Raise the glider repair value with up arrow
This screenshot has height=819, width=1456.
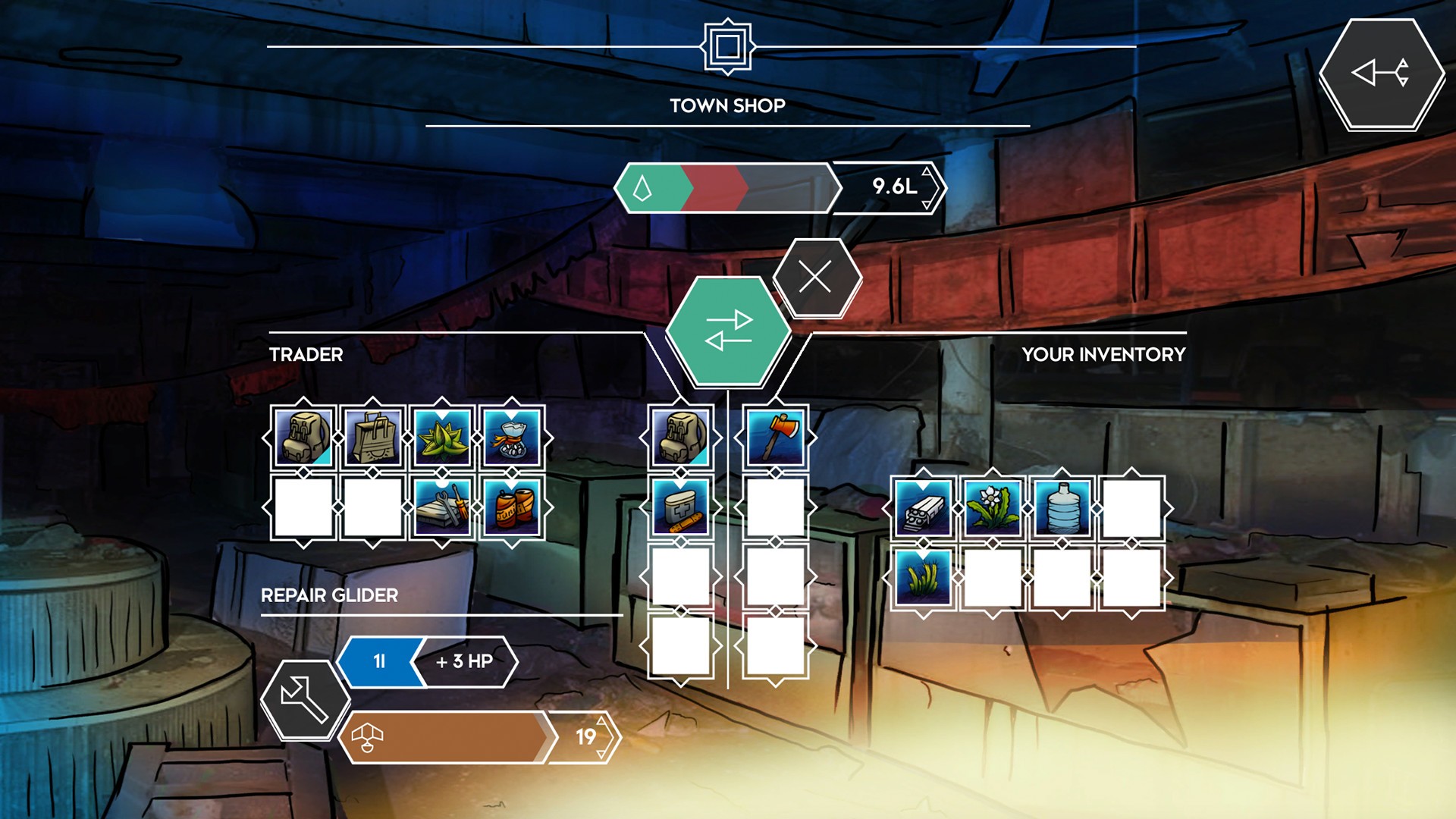(601, 720)
